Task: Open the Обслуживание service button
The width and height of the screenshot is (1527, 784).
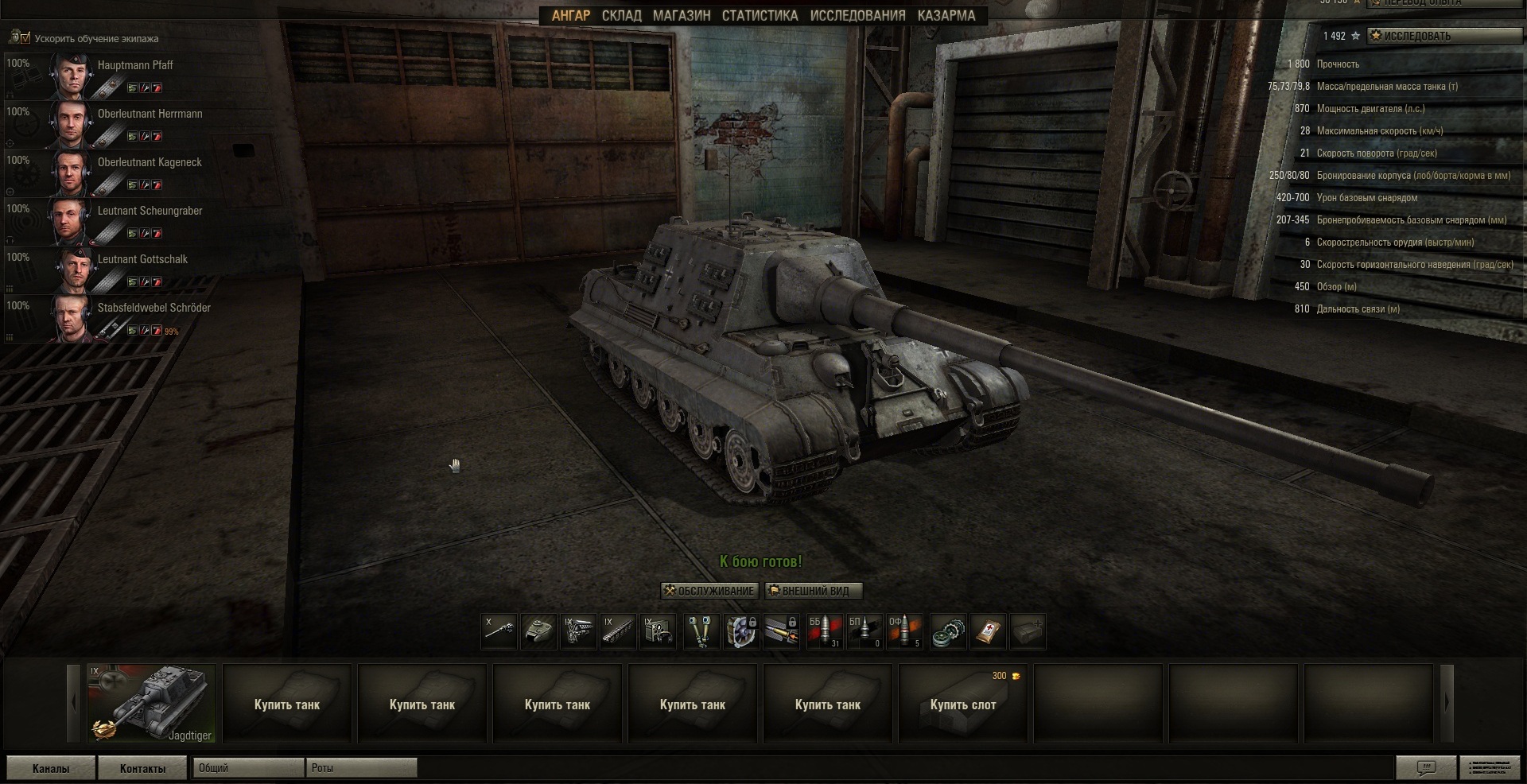Action: click(710, 591)
